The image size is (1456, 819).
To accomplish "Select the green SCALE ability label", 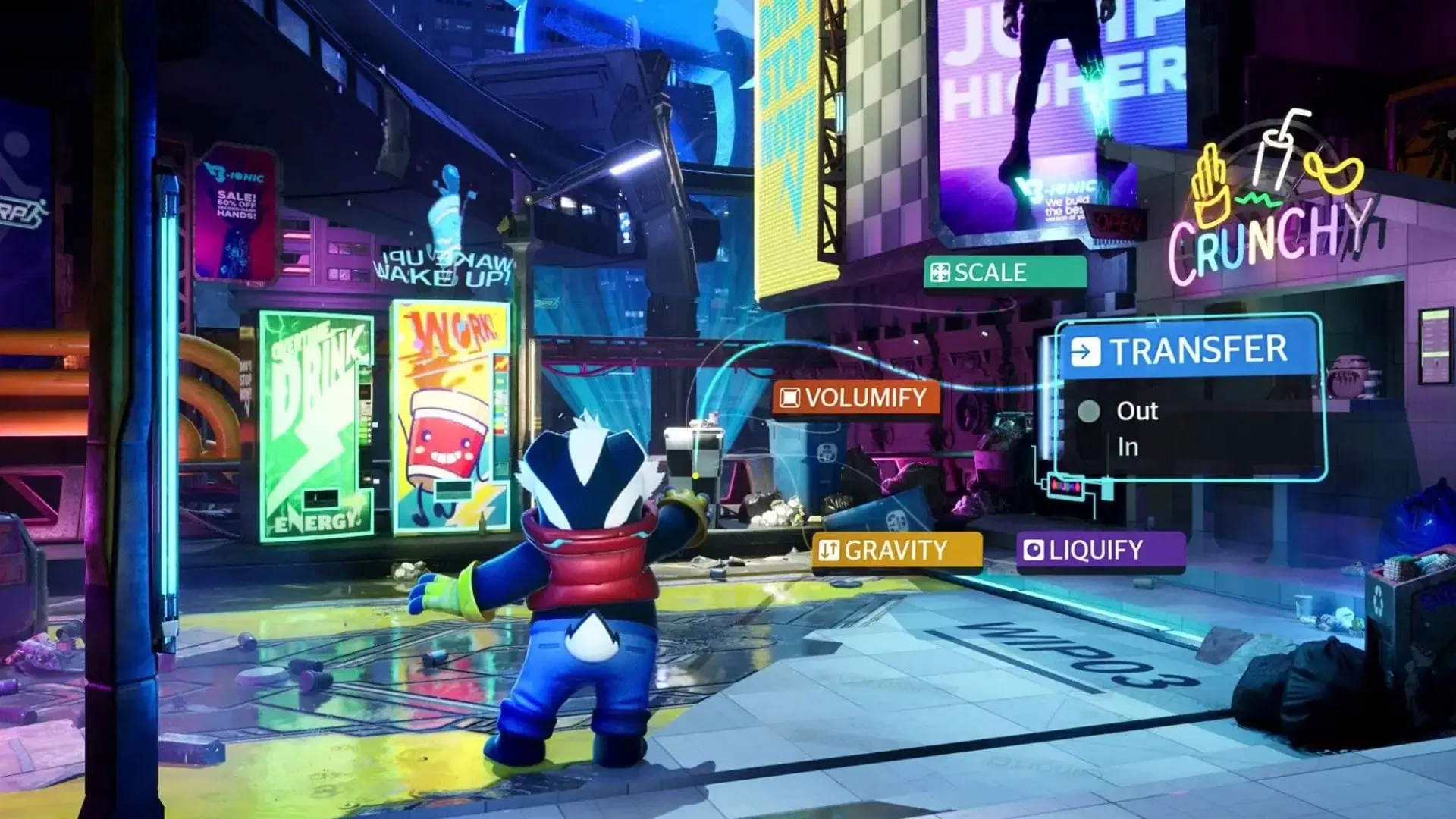I will tap(1004, 272).
